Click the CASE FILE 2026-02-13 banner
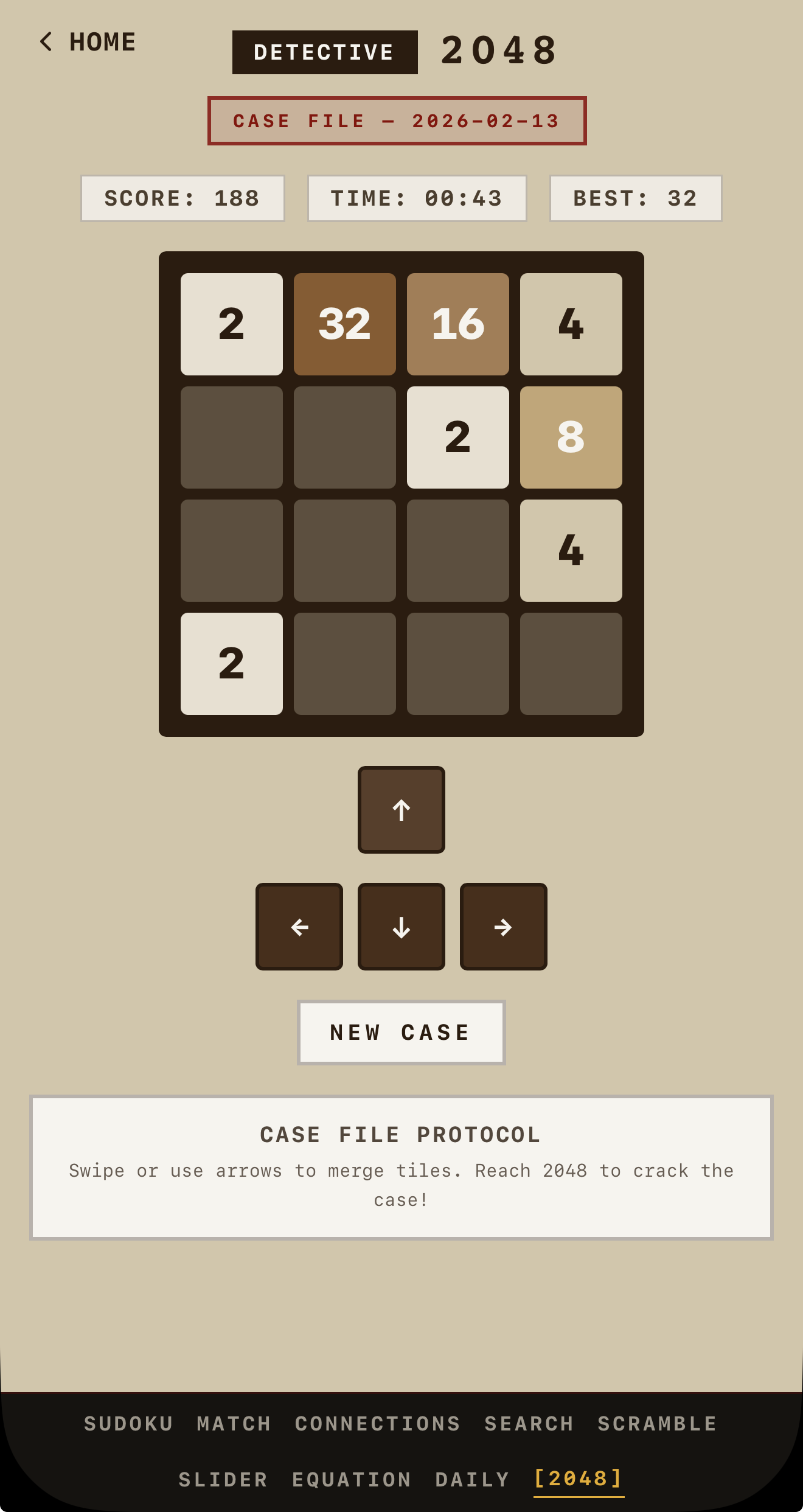 pos(397,120)
